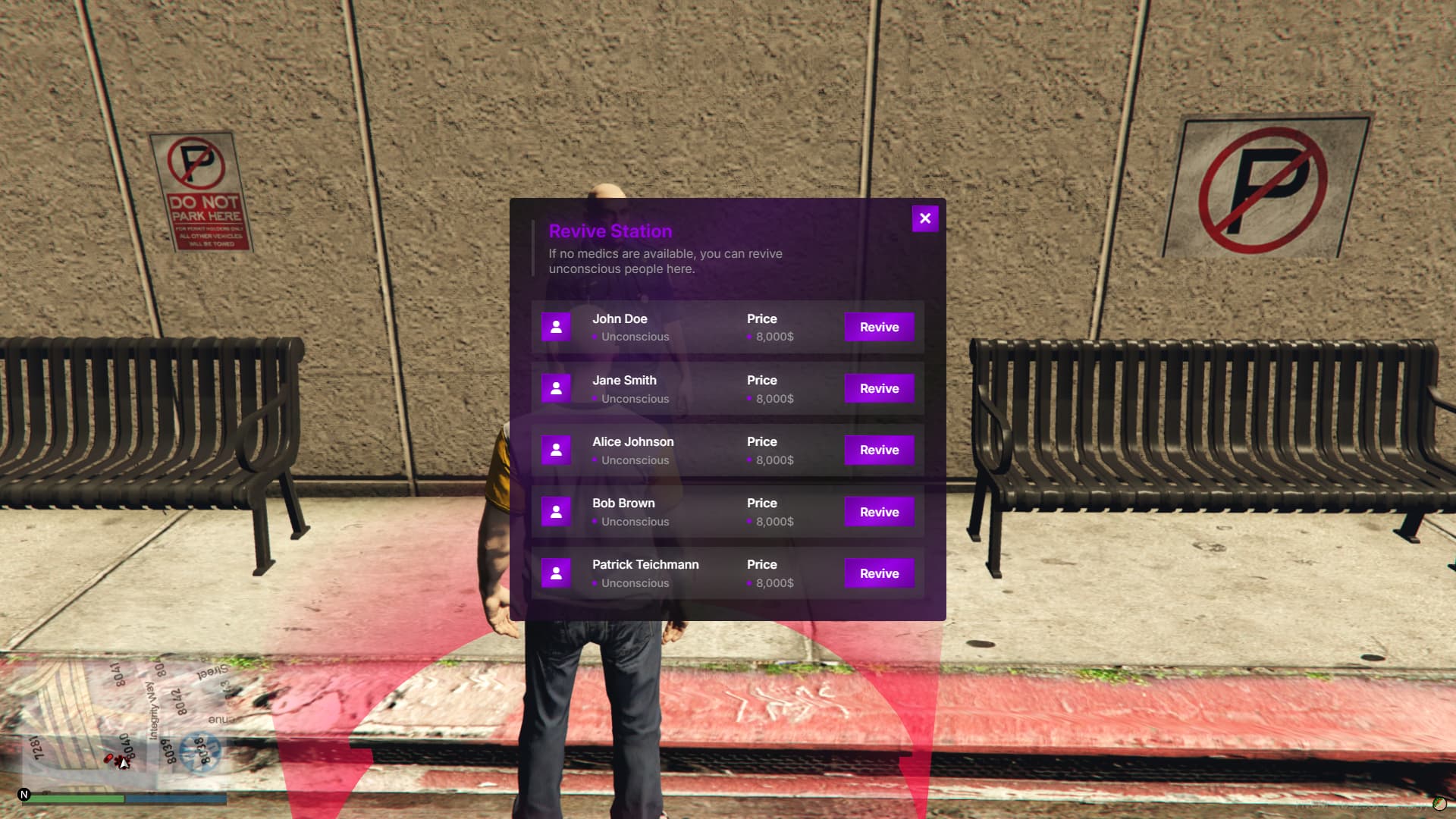Screen dimensions: 1456x819
Task: Click the red pill pickup icon on the minimap
Action: pyautogui.click(x=108, y=758)
